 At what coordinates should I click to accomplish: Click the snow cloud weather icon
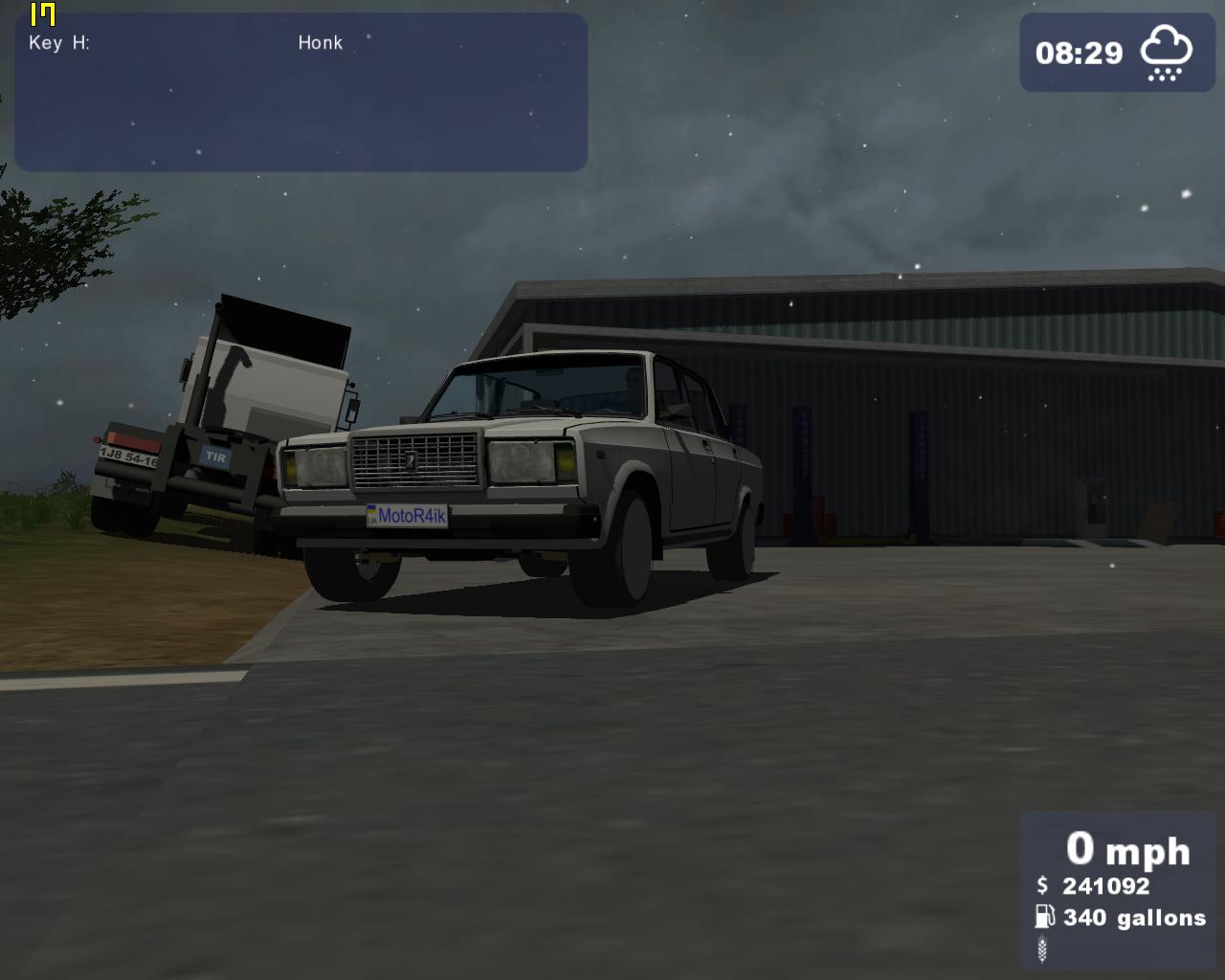pyautogui.click(x=1166, y=54)
